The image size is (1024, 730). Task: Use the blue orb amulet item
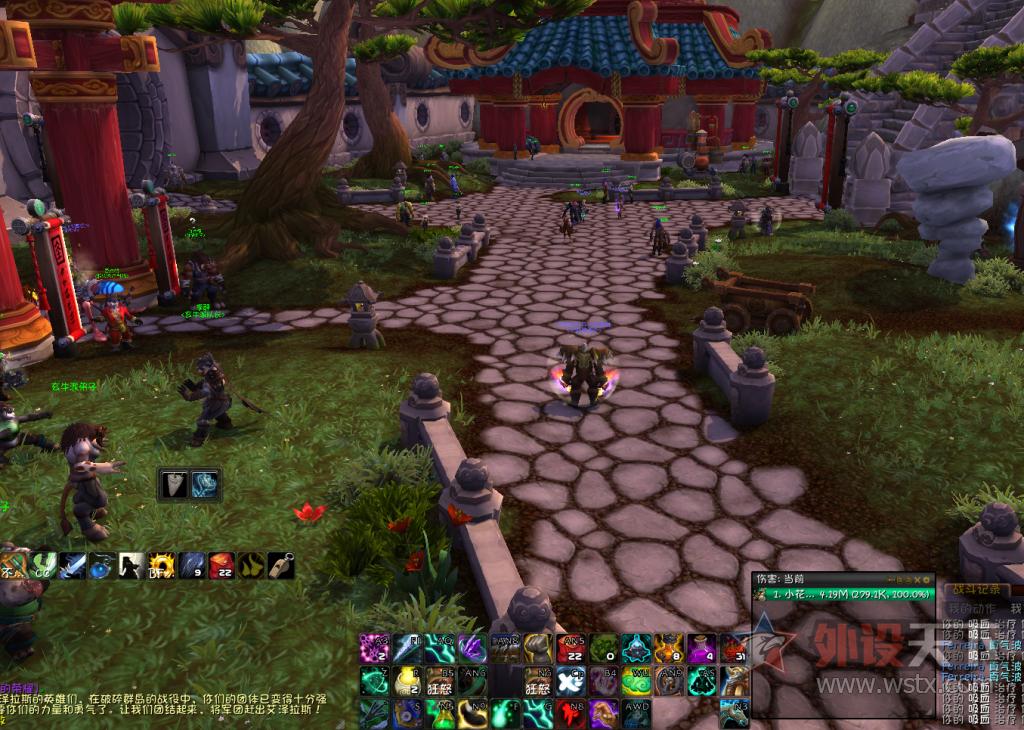[102, 565]
